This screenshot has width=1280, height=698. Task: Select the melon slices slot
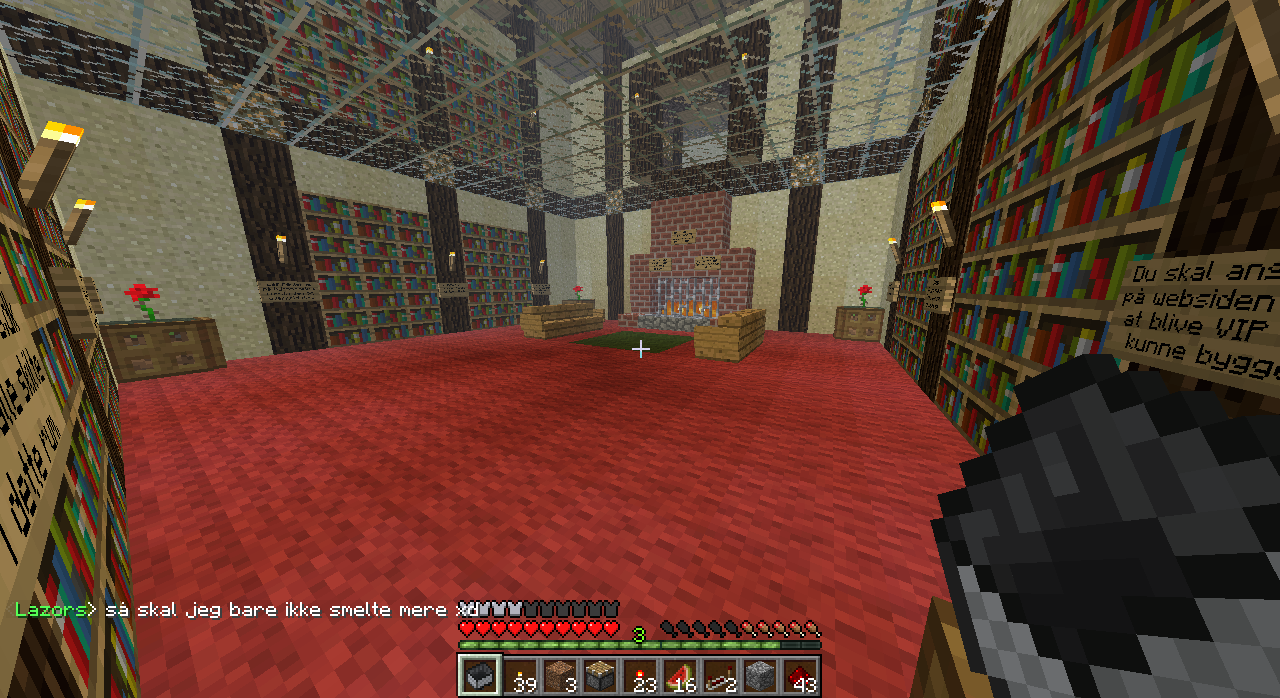(x=680, y=675)
